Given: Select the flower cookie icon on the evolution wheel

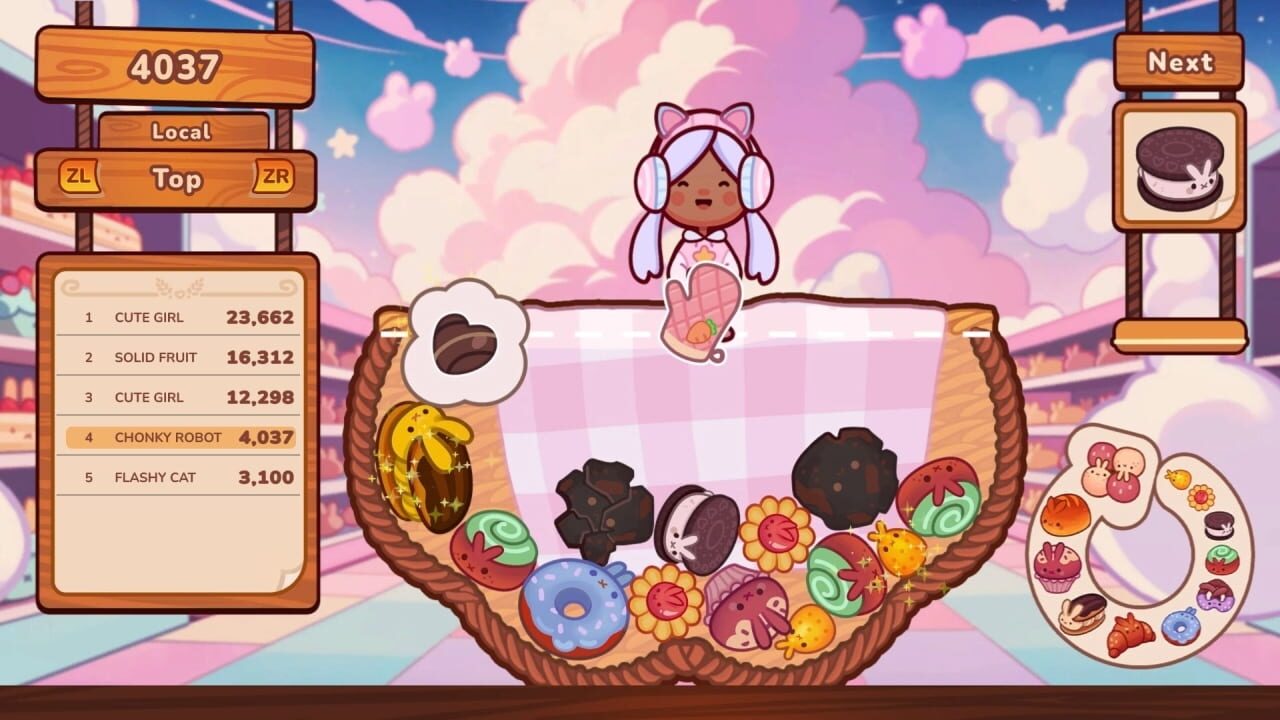Looking at the screenshot, I should 1202,497.
